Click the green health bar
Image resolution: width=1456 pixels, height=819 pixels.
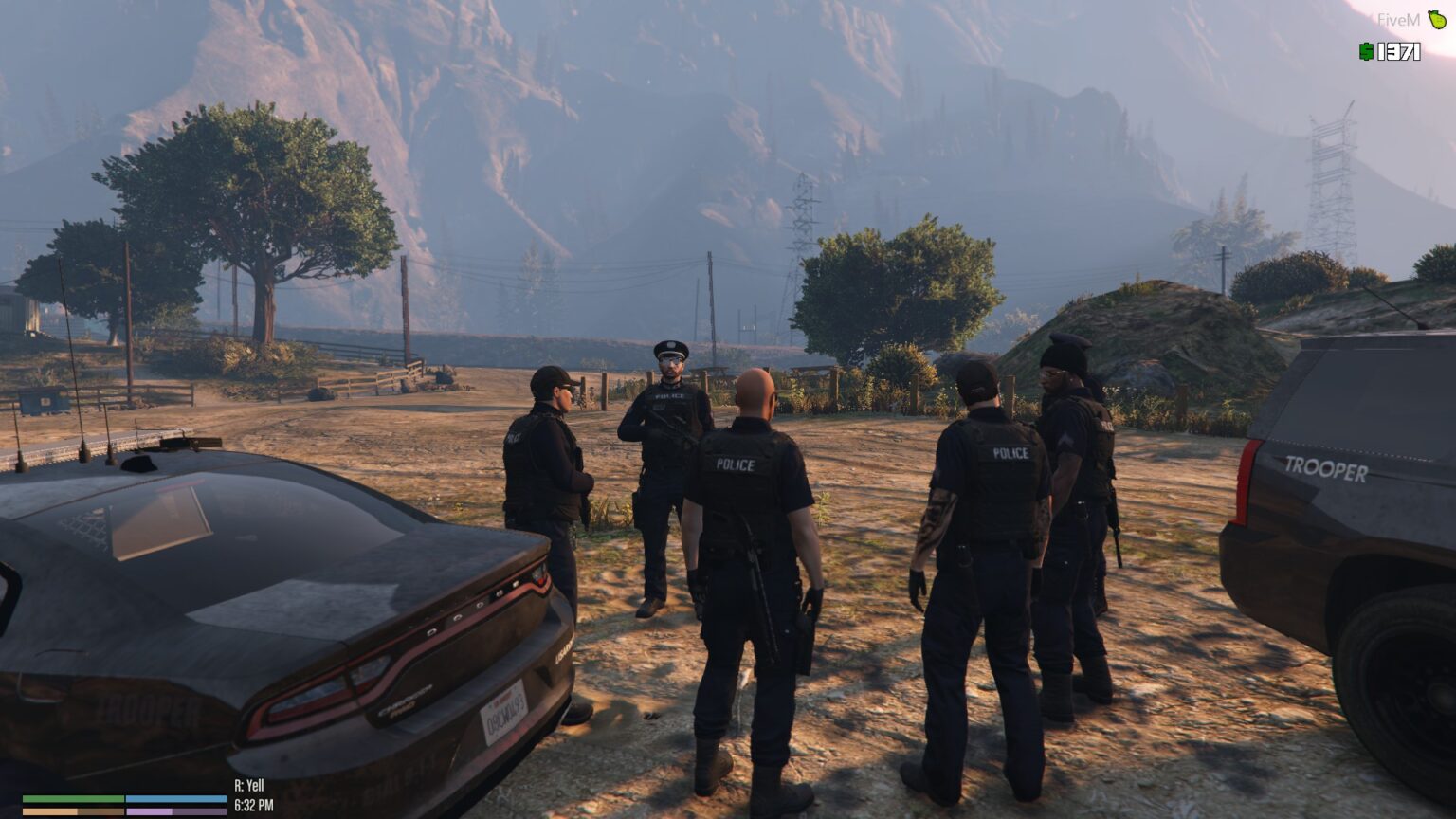(x=76, y=800)
